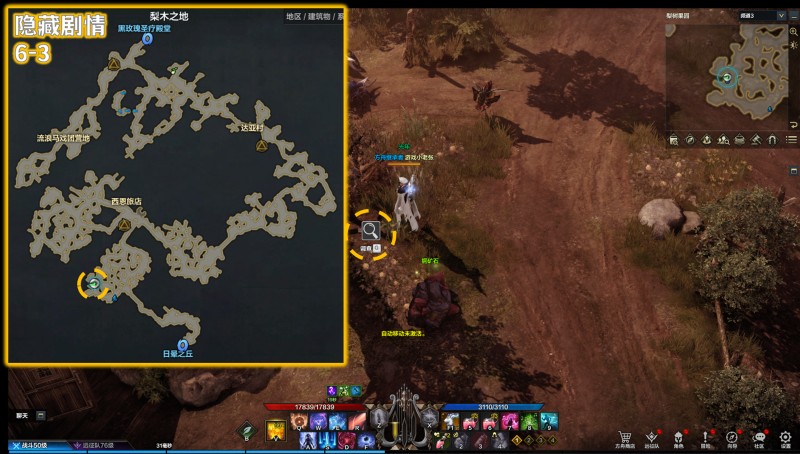Open the guide compass menu
This screenshot has height=454, width=800.
pyautogui.click(x=733, y=436)
